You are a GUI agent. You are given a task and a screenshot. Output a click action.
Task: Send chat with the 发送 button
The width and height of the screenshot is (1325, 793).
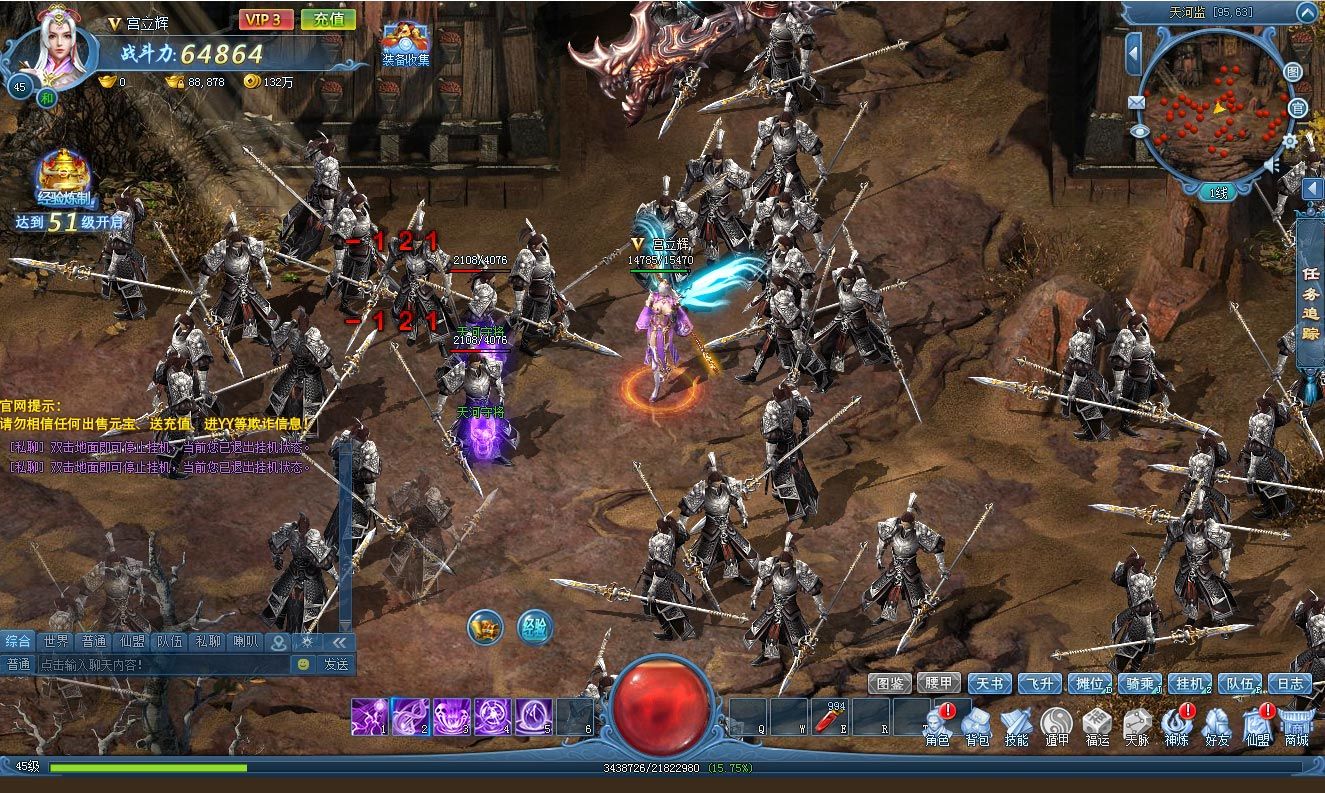pyautogui.click(x=336, y=664)
